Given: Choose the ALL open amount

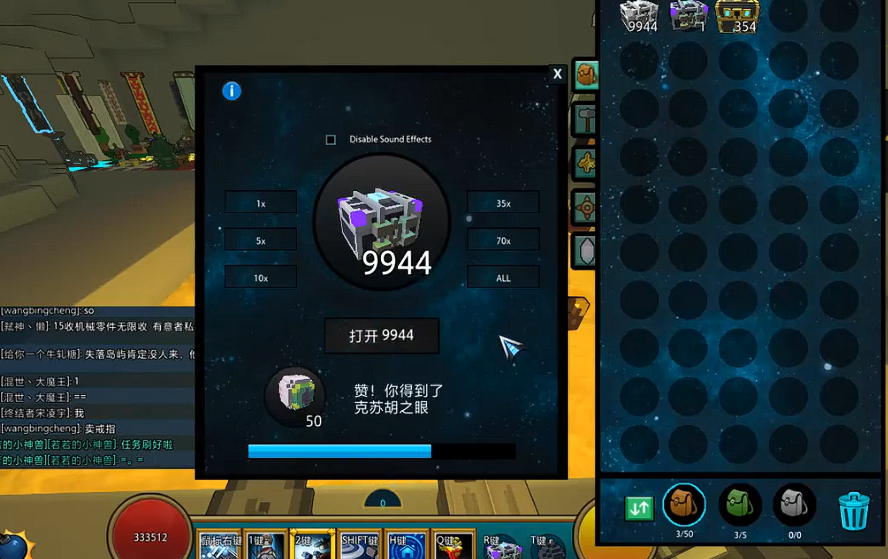Looking at the screenshot, I should point(503,277).
